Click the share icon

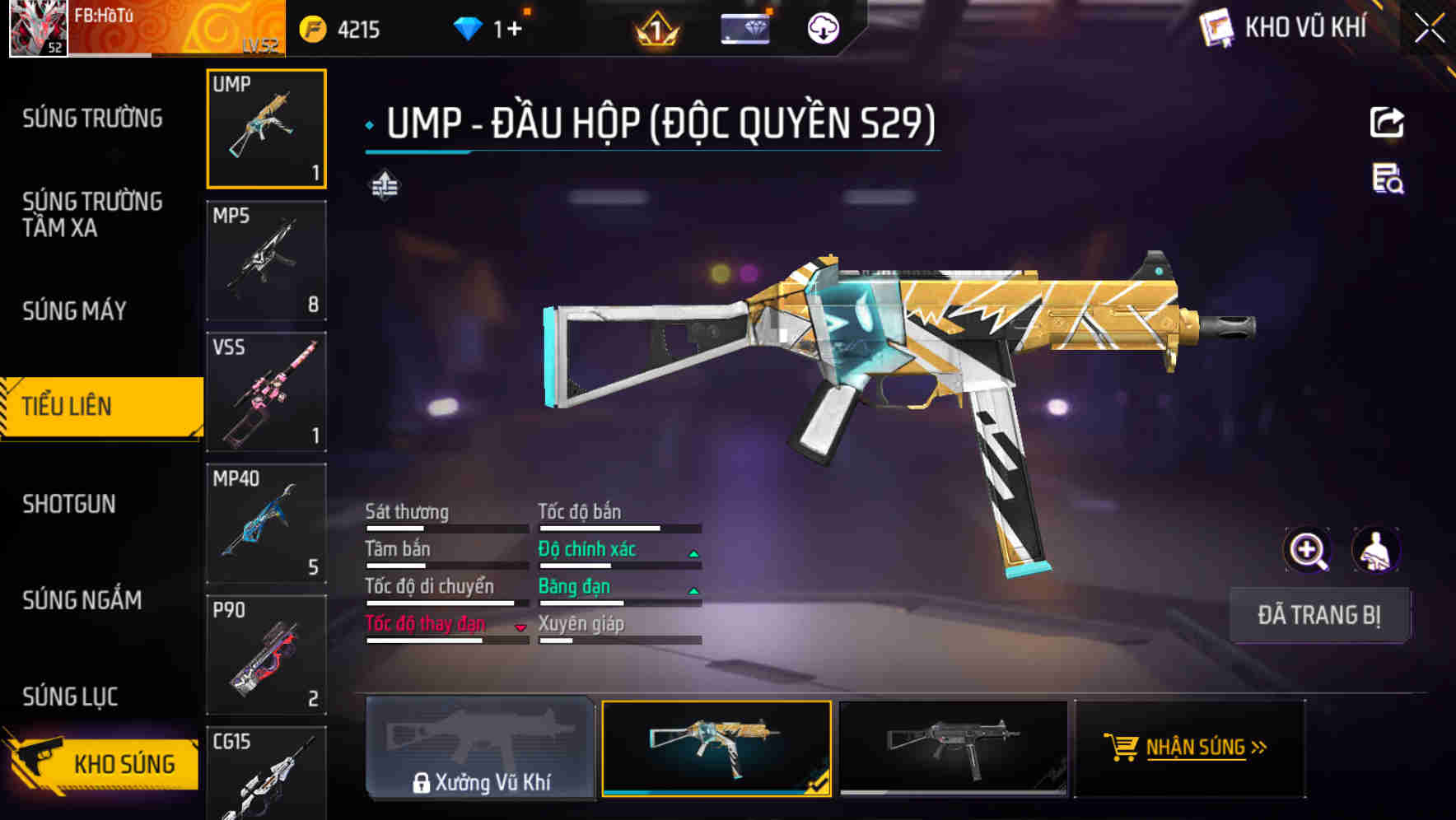tap(1387, 123)
